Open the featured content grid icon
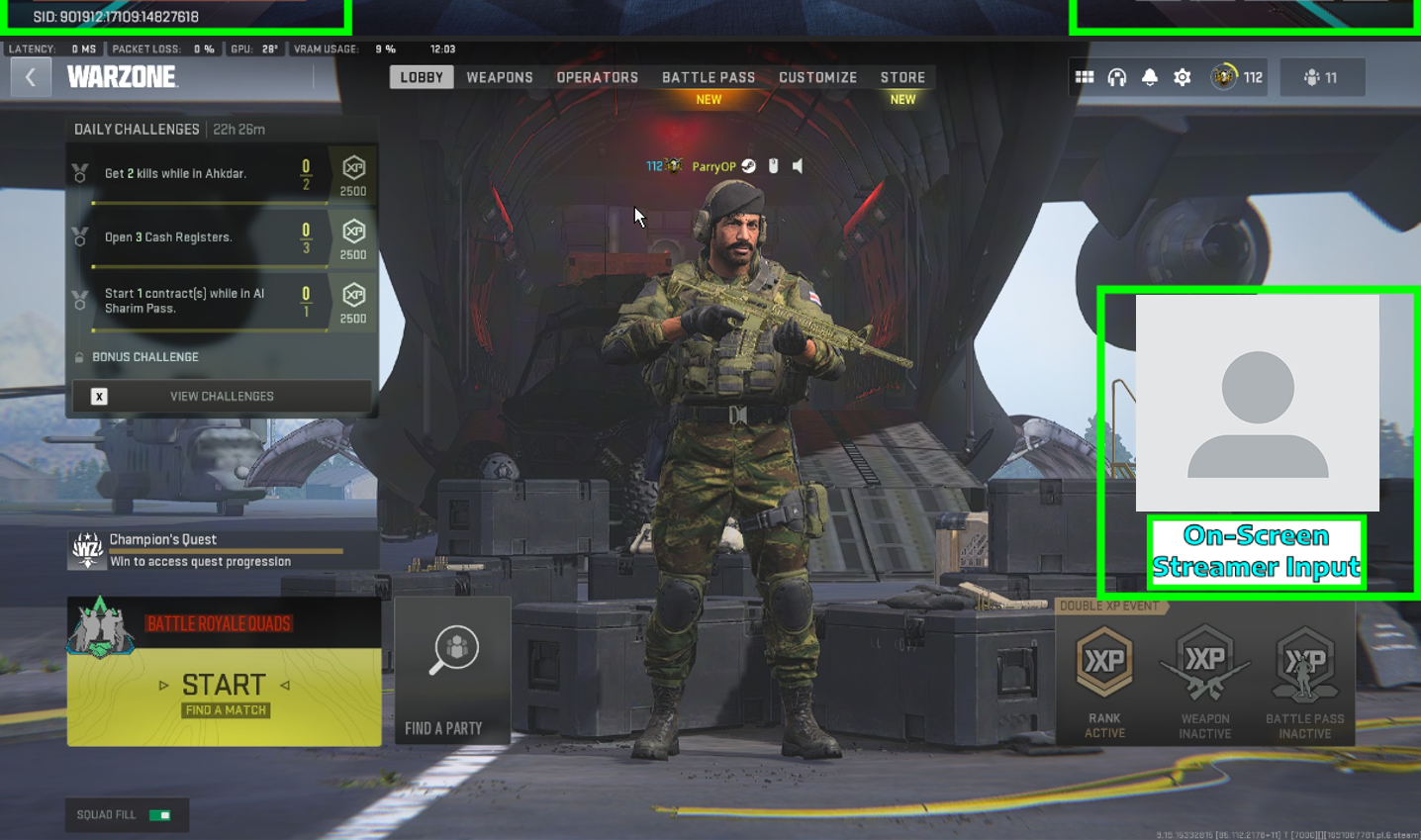 1082,76
